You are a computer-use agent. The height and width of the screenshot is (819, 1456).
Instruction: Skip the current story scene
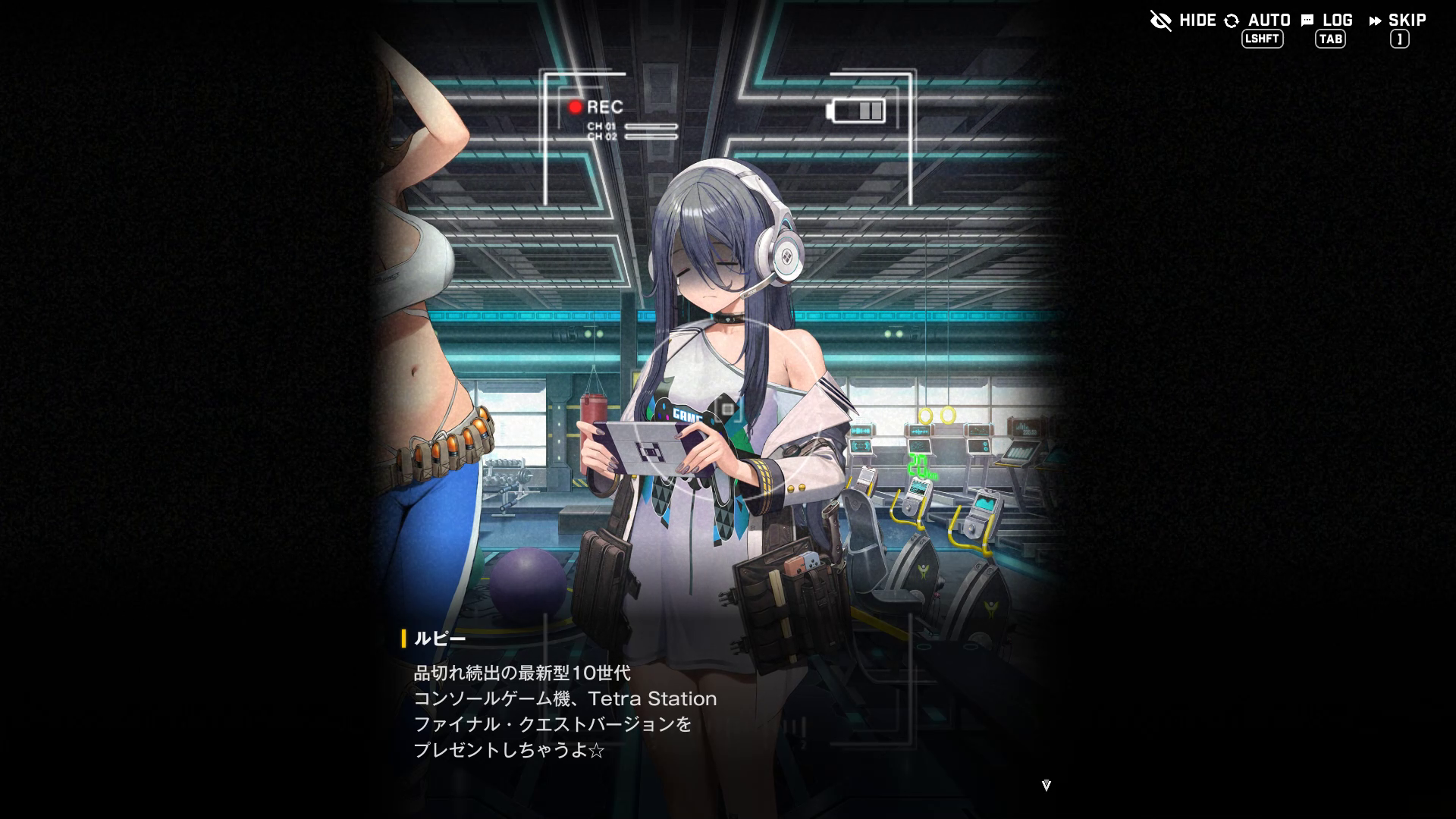point(1398,20)
